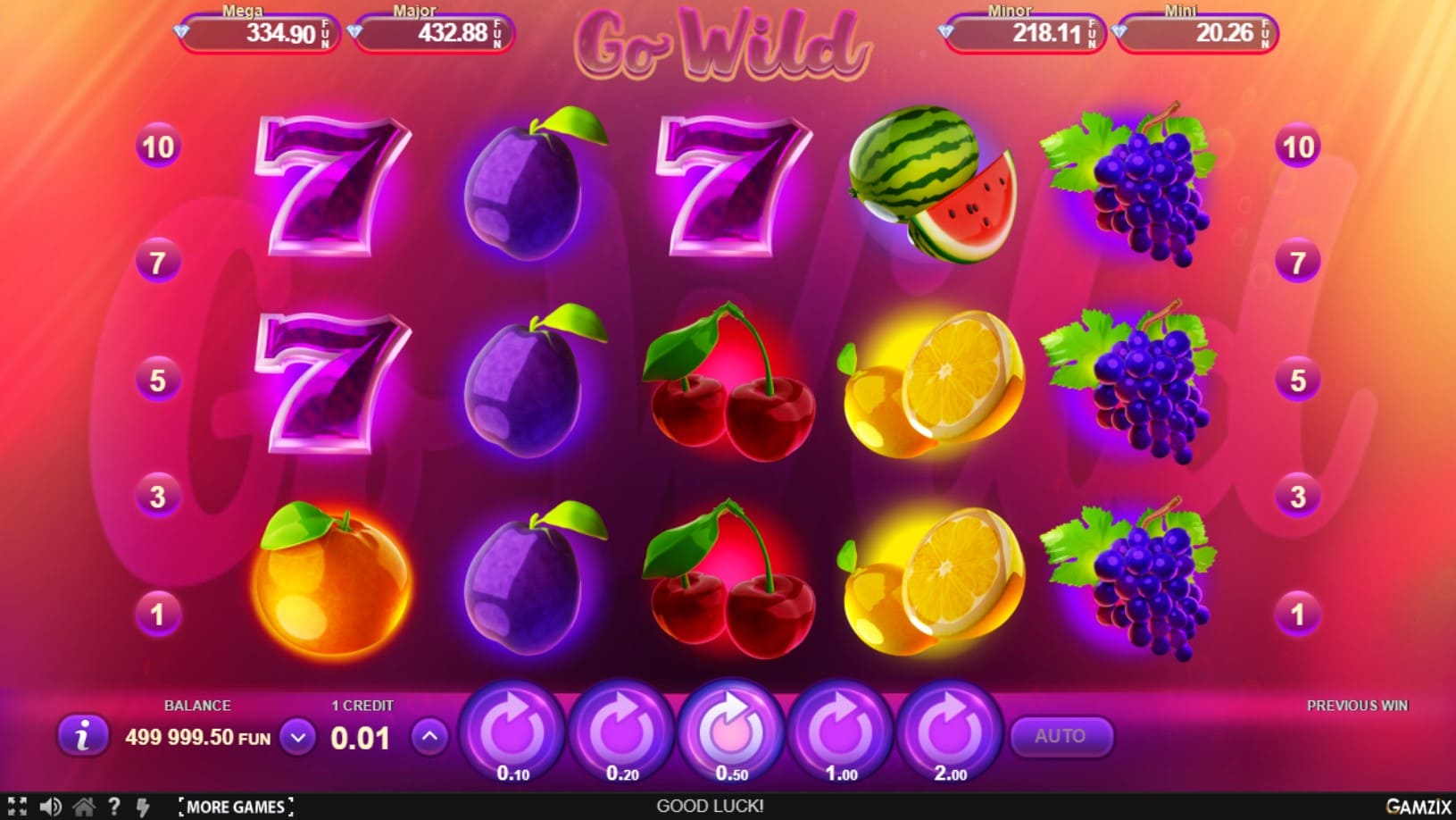Mute the game sound

(50, 807)
